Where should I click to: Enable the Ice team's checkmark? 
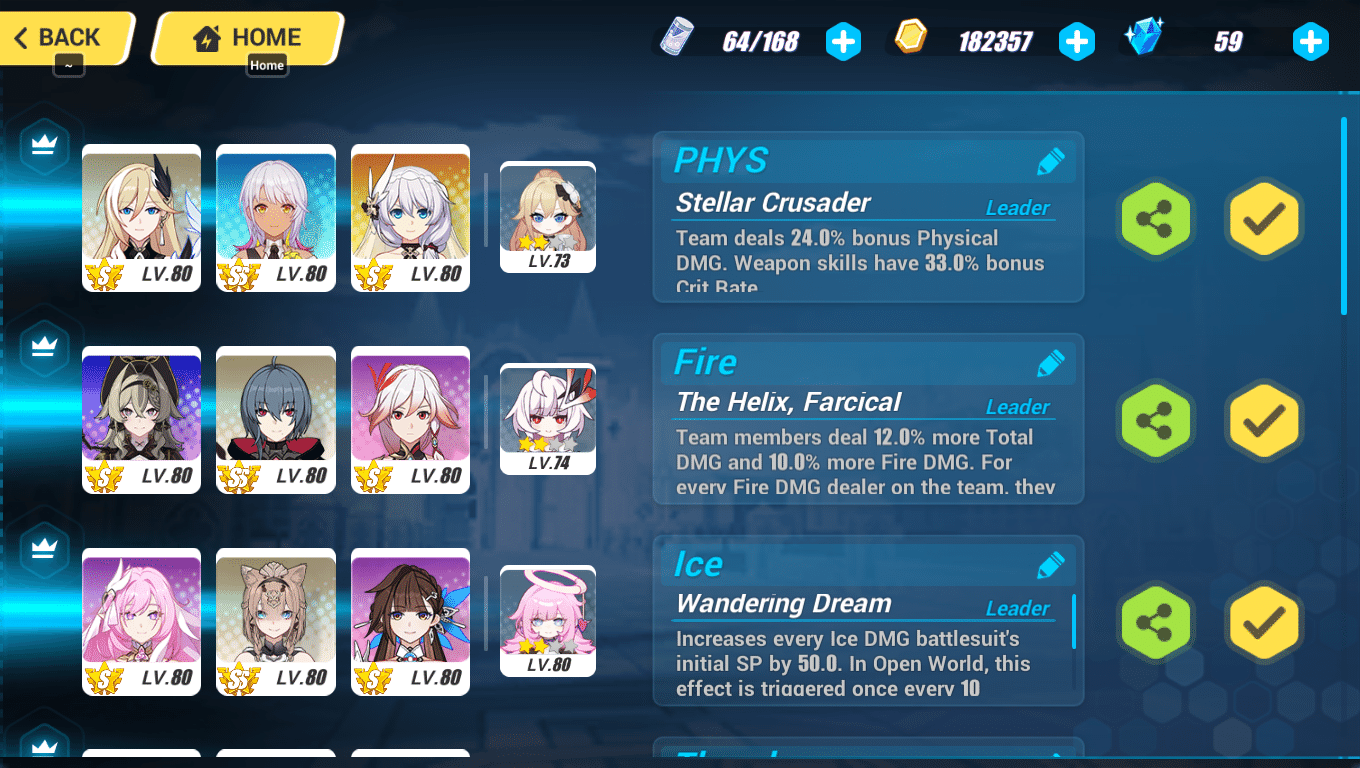(x=1263, y=621)
